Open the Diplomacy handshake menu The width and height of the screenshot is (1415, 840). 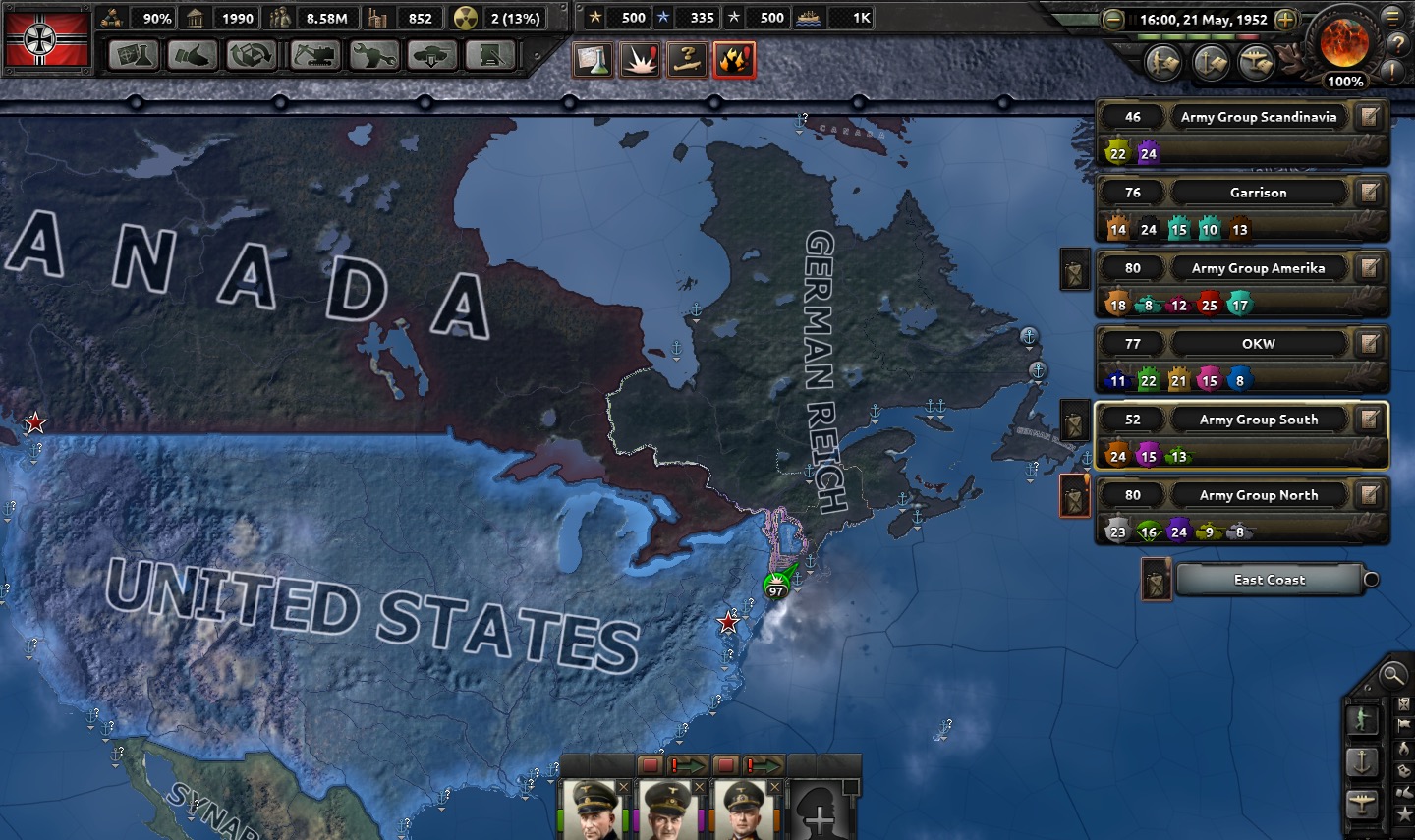tap(193, 56)
